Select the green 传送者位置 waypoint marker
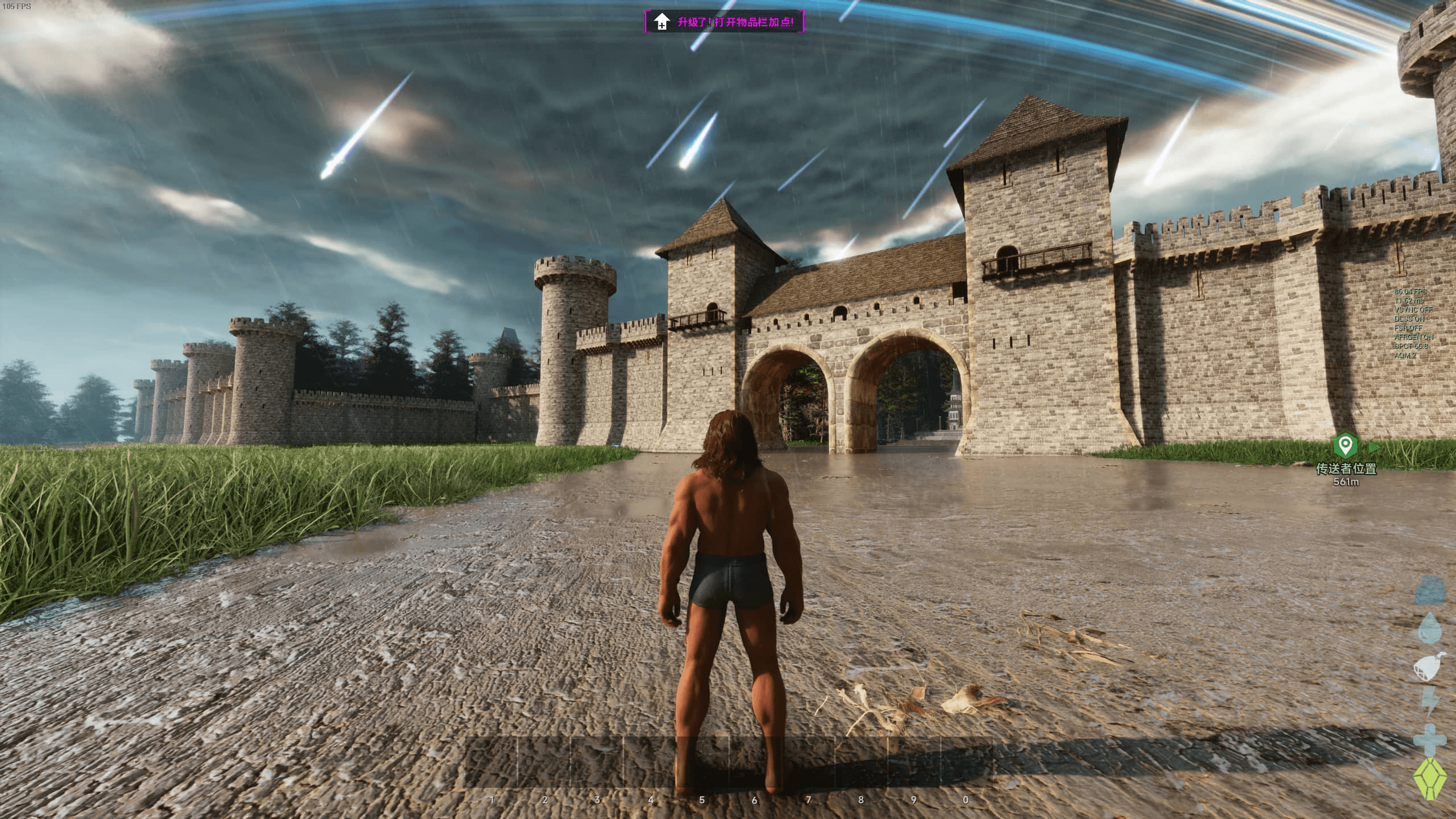The width and height of the screenshot is (1456, 819). (1344, 445)
